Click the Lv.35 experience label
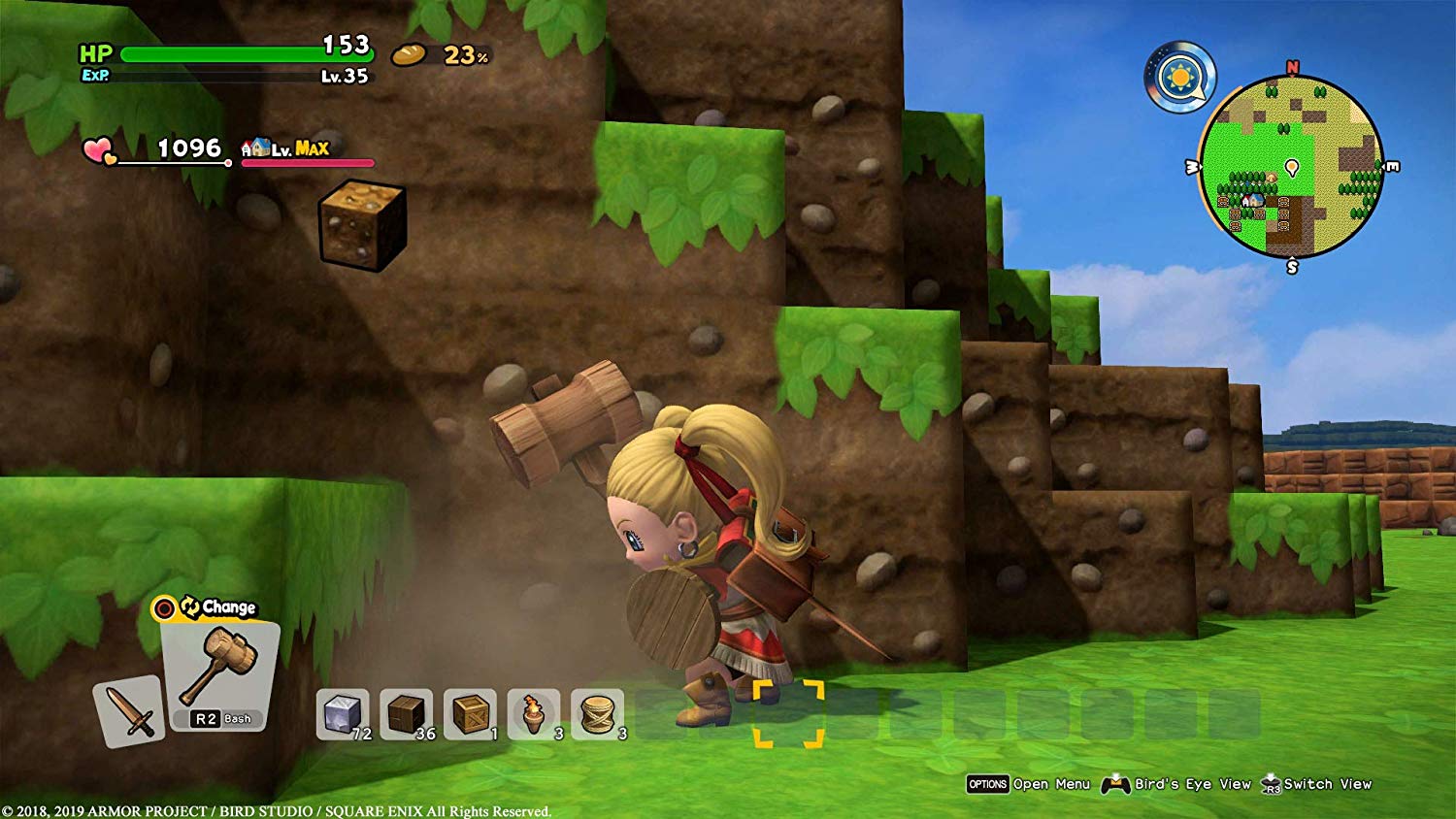This screenshot has width=1456, height=819. 347,77
